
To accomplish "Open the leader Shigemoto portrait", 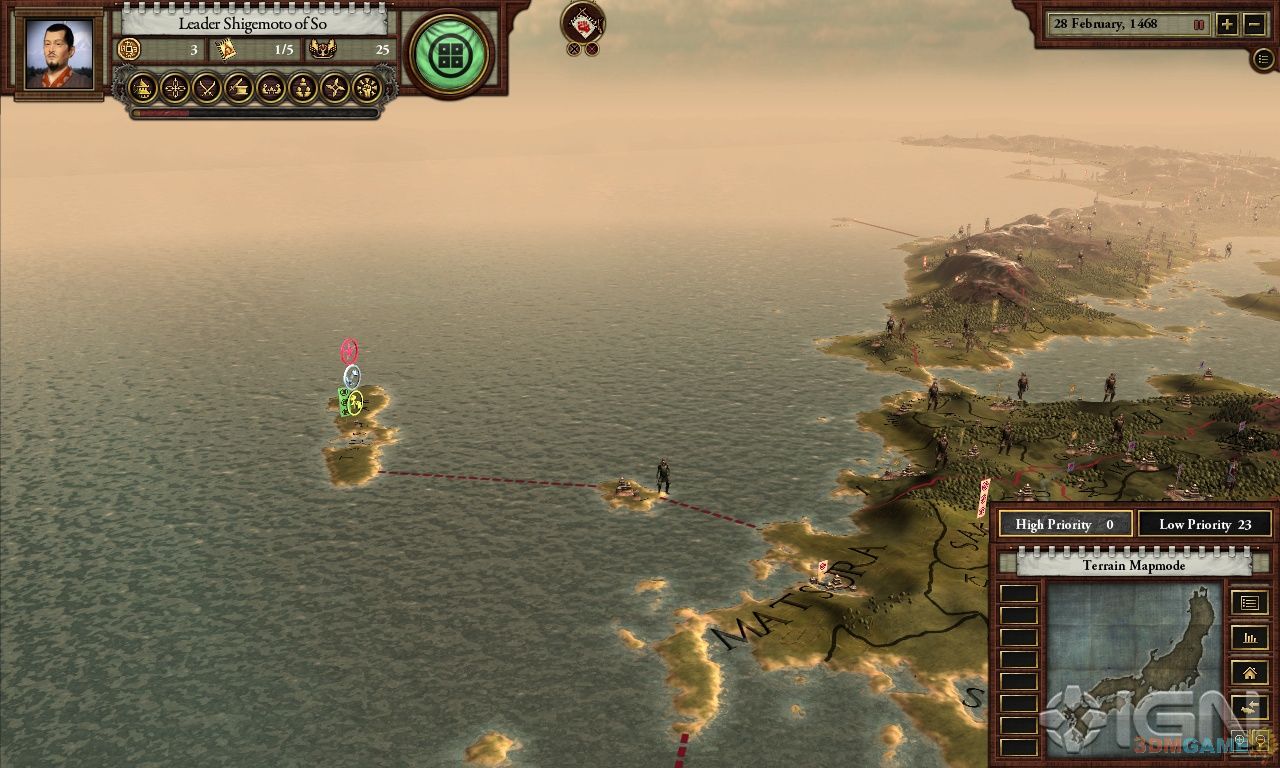I will [x=59, y=55].
